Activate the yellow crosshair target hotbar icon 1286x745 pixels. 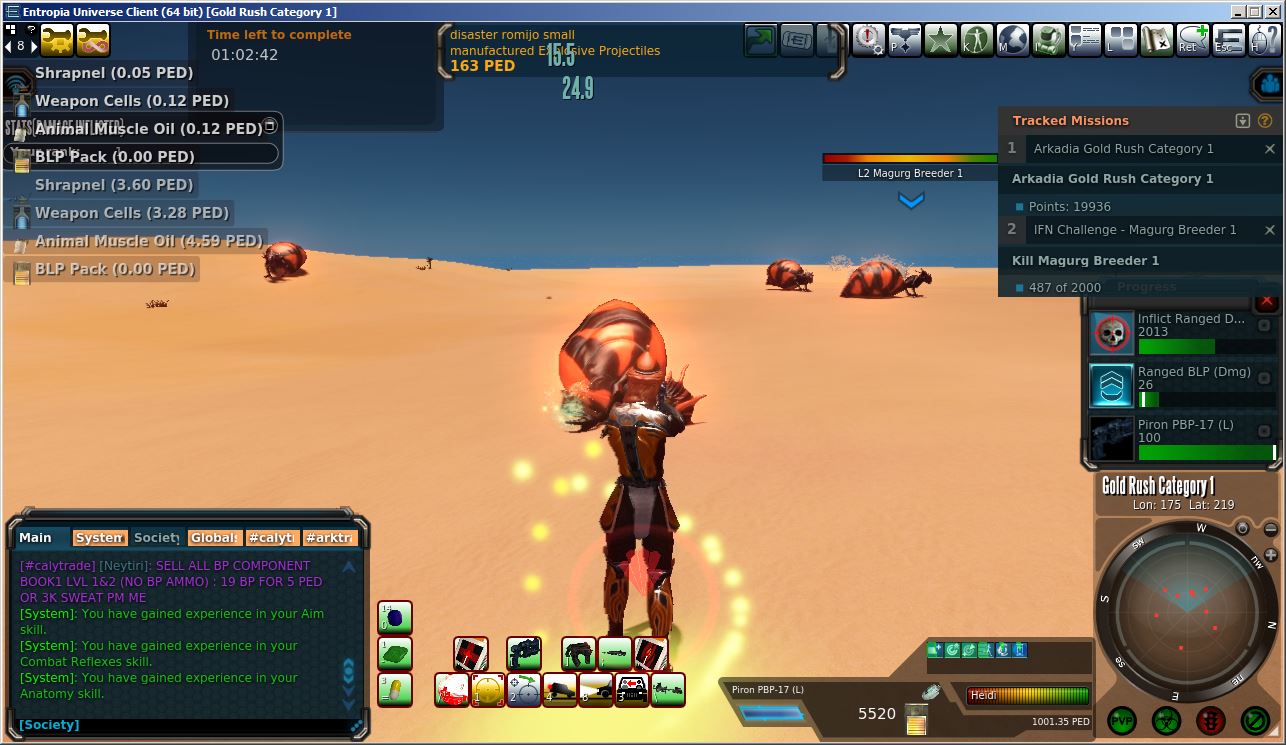[487, 689]
